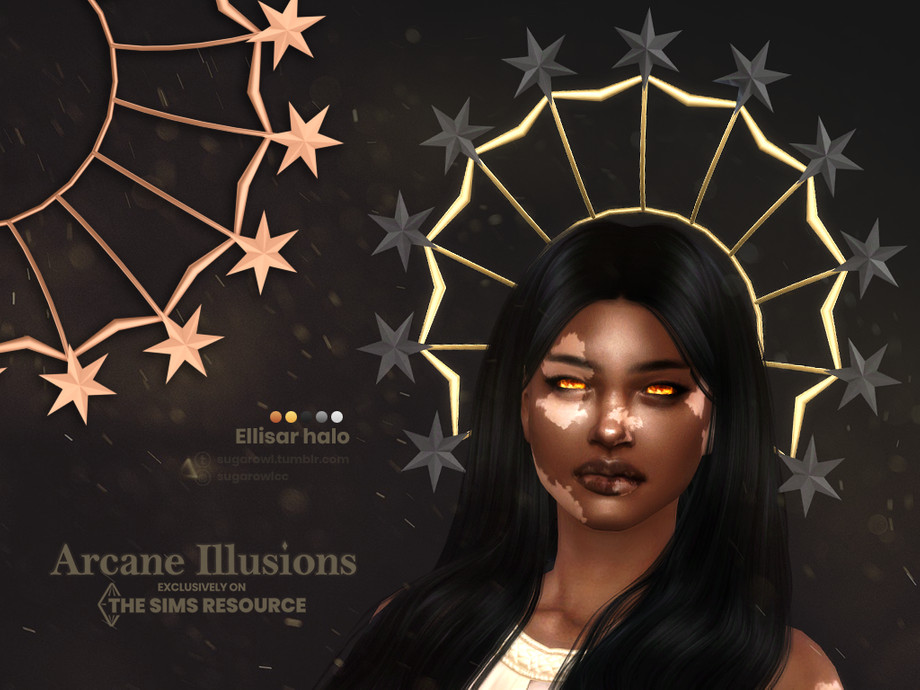This screenshot has height=690, width=920.
Task: Pick the black color swatch
Action: click(306, 416)
